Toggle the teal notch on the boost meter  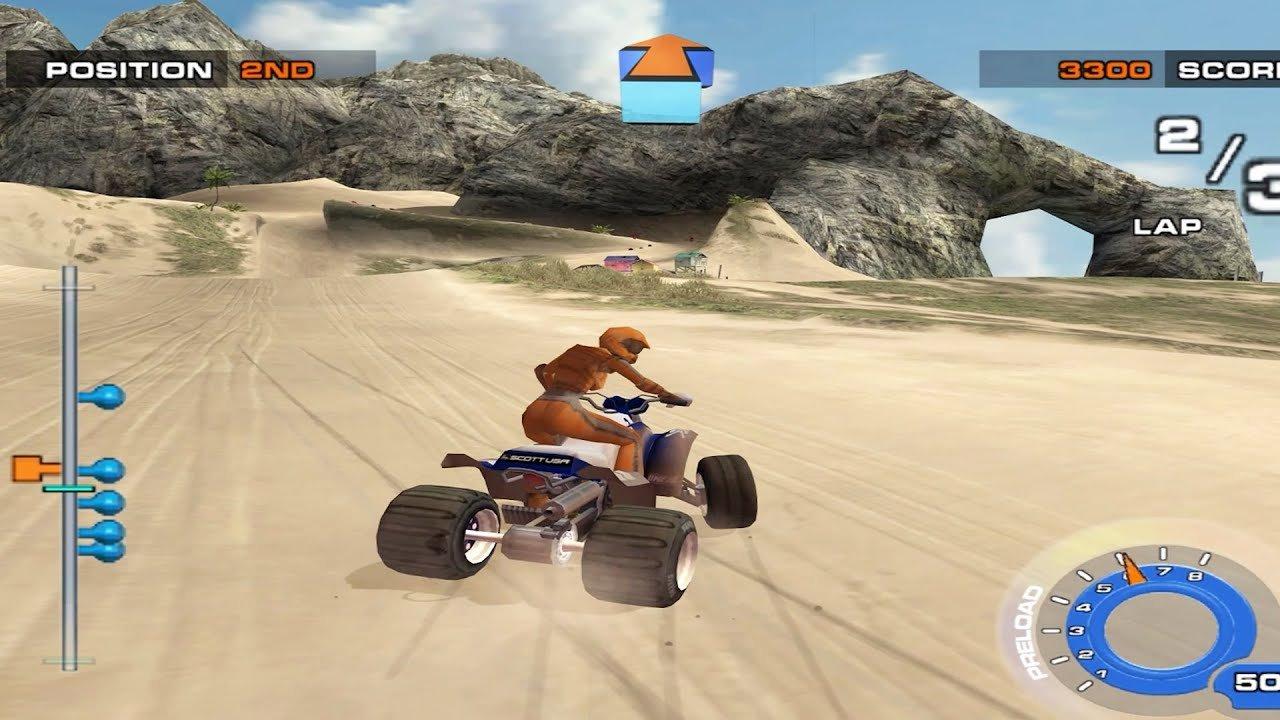tap(67, 489)
